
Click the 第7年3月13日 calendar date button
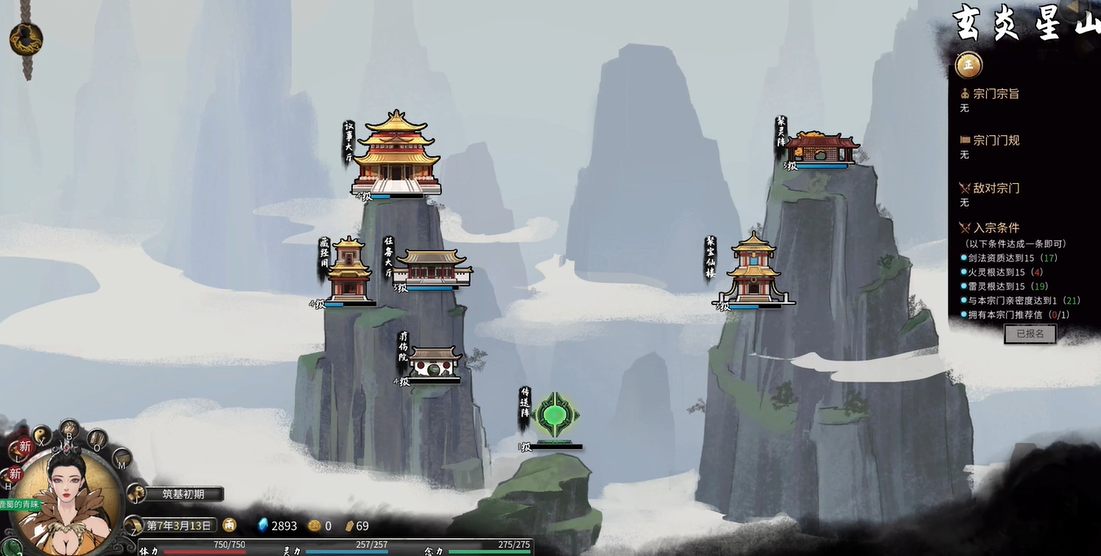[x=180, y=525]
